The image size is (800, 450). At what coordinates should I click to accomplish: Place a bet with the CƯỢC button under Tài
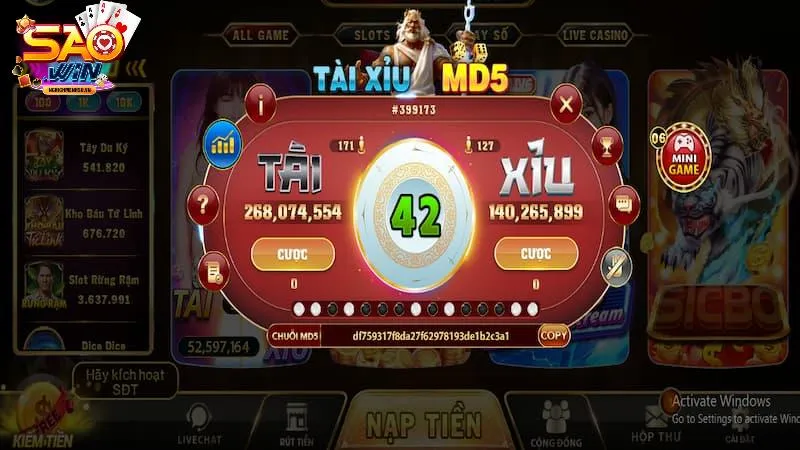click(294, 254)
